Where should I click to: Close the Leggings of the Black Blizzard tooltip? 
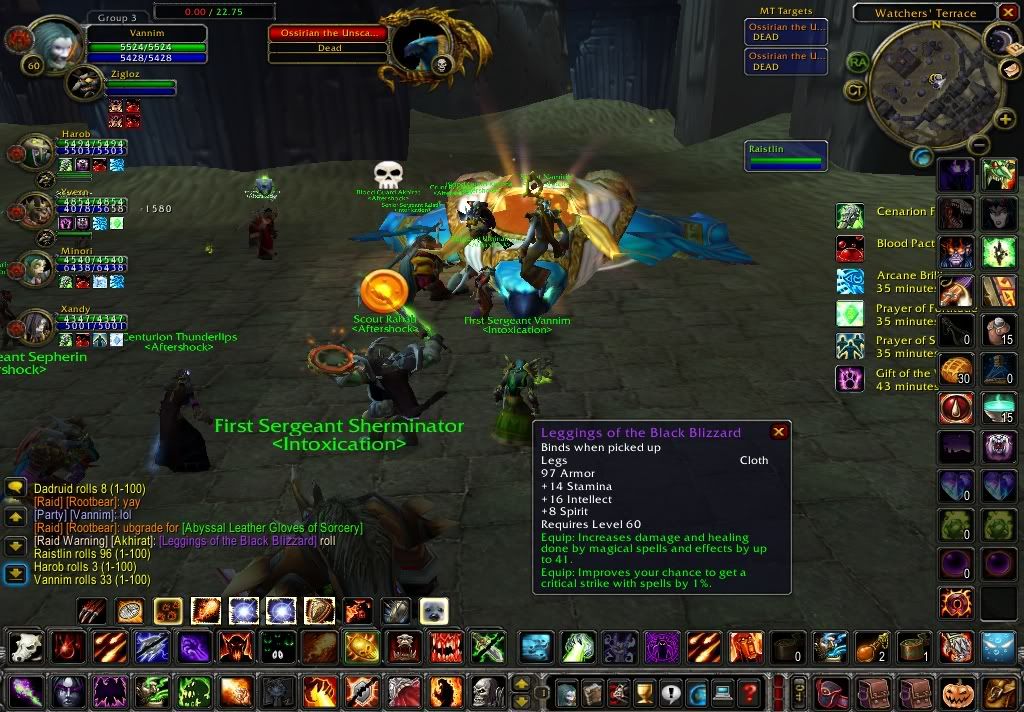coord(779,432)
